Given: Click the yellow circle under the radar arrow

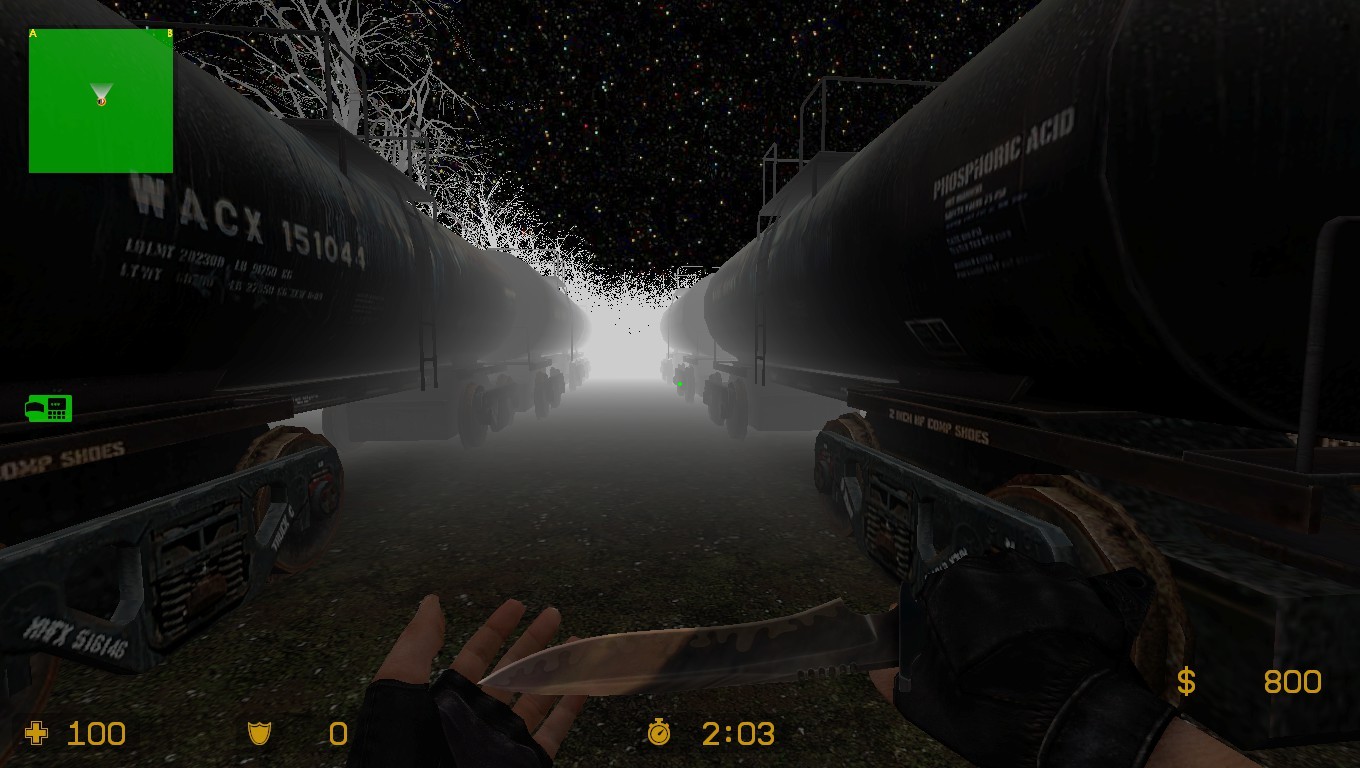Looking at the screenshot, I should 100,101.
